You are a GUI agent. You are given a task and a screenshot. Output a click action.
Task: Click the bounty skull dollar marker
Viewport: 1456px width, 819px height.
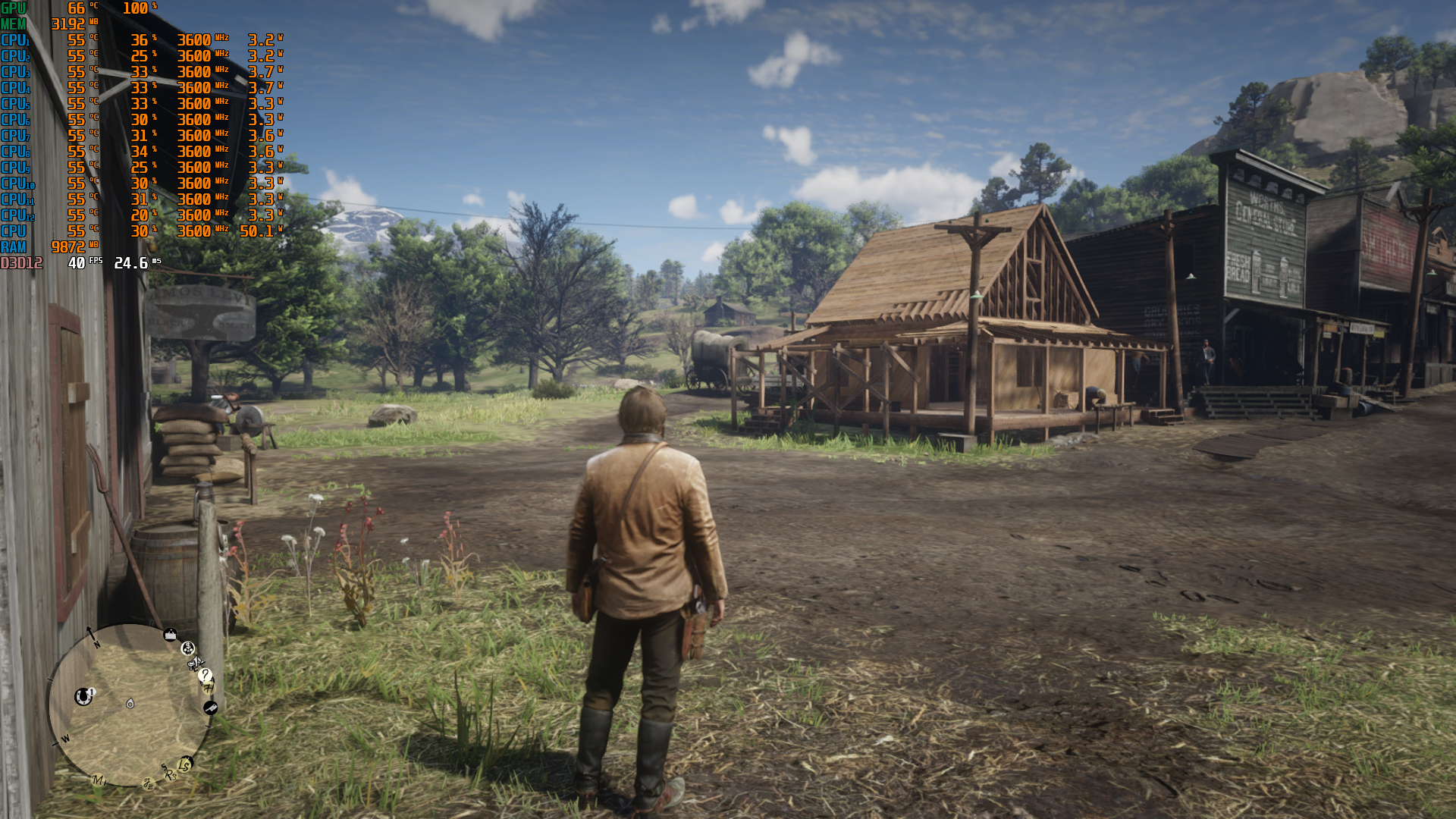pyautogui.click(x=187, y=648)
